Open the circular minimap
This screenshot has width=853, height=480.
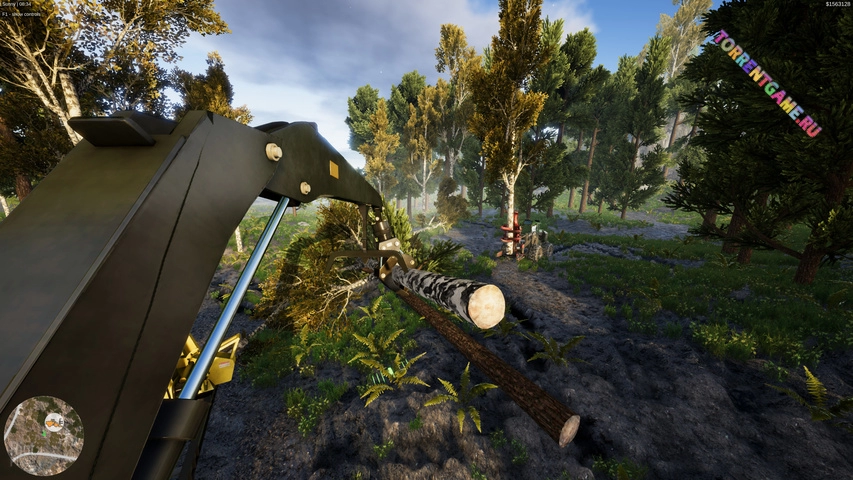(44, 436)
